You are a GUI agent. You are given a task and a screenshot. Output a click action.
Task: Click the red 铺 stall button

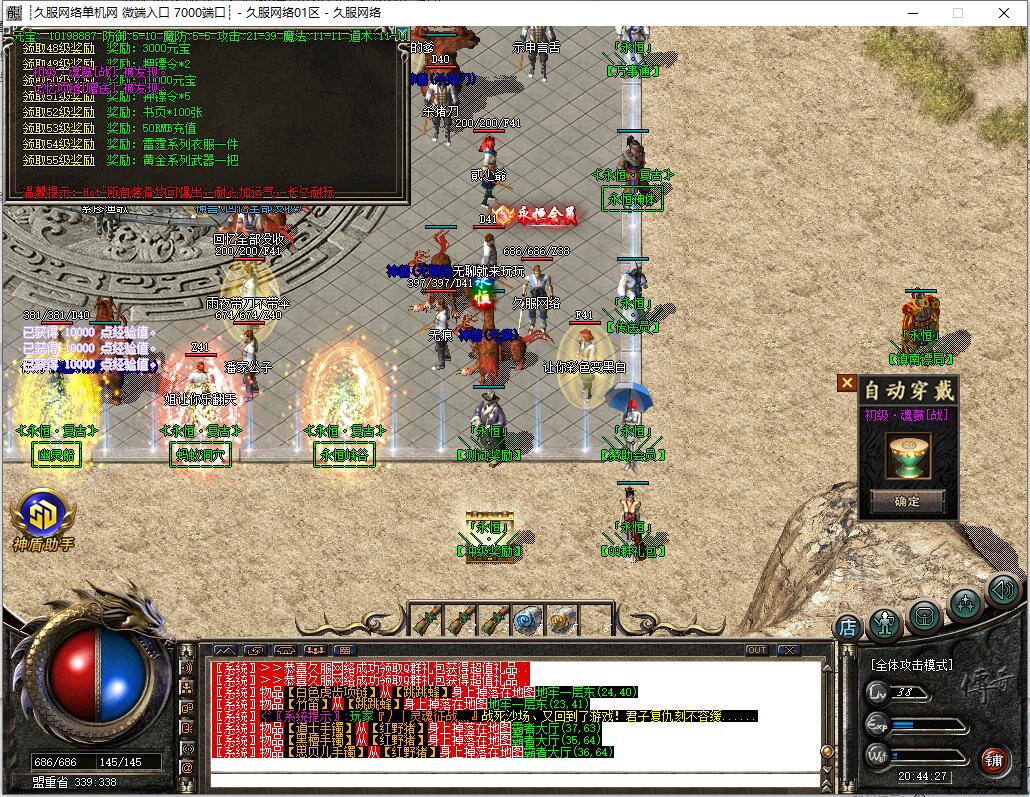coord(993,760)
